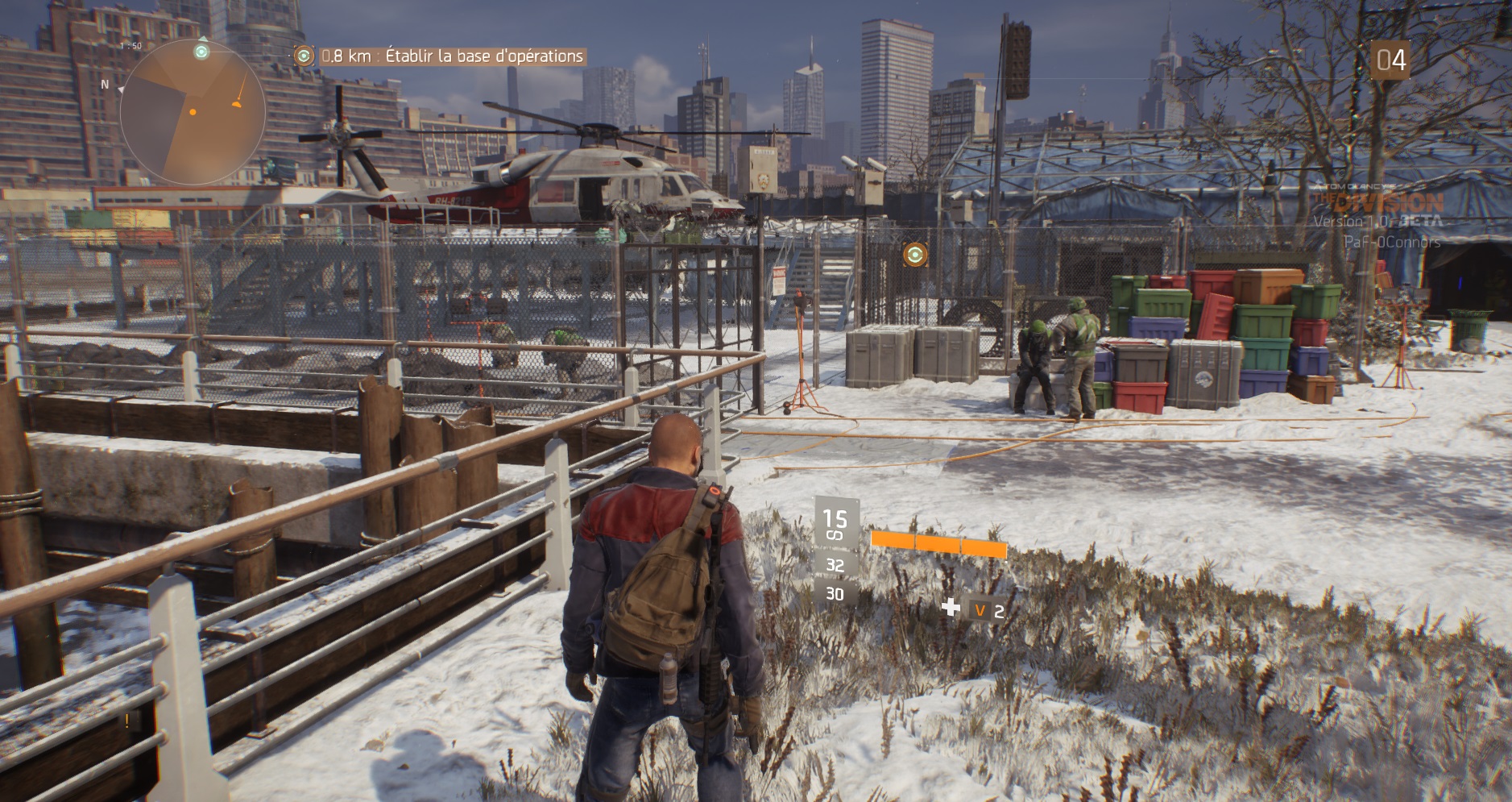Click the green objective icon beside distance text
Image resolution: width=1512 pixels, height=802 pixels.
(304, 56)
